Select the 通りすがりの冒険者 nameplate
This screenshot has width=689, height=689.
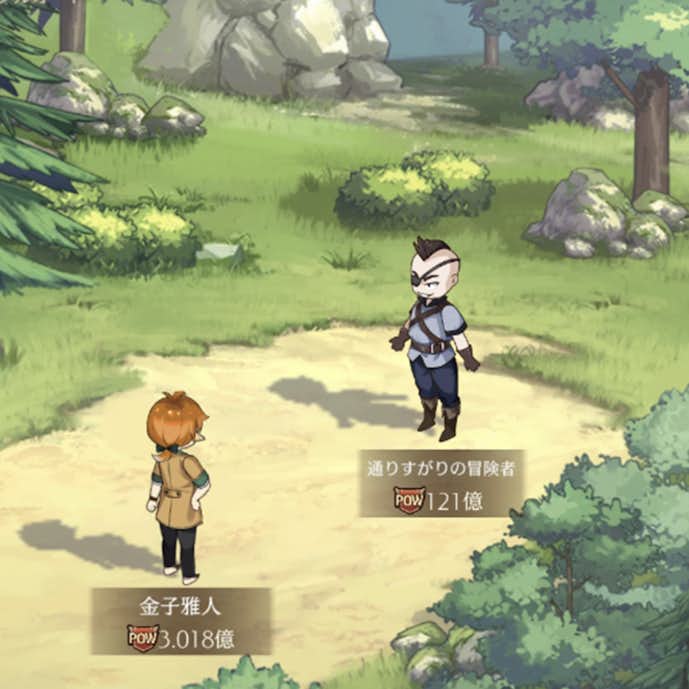[442, 483]
